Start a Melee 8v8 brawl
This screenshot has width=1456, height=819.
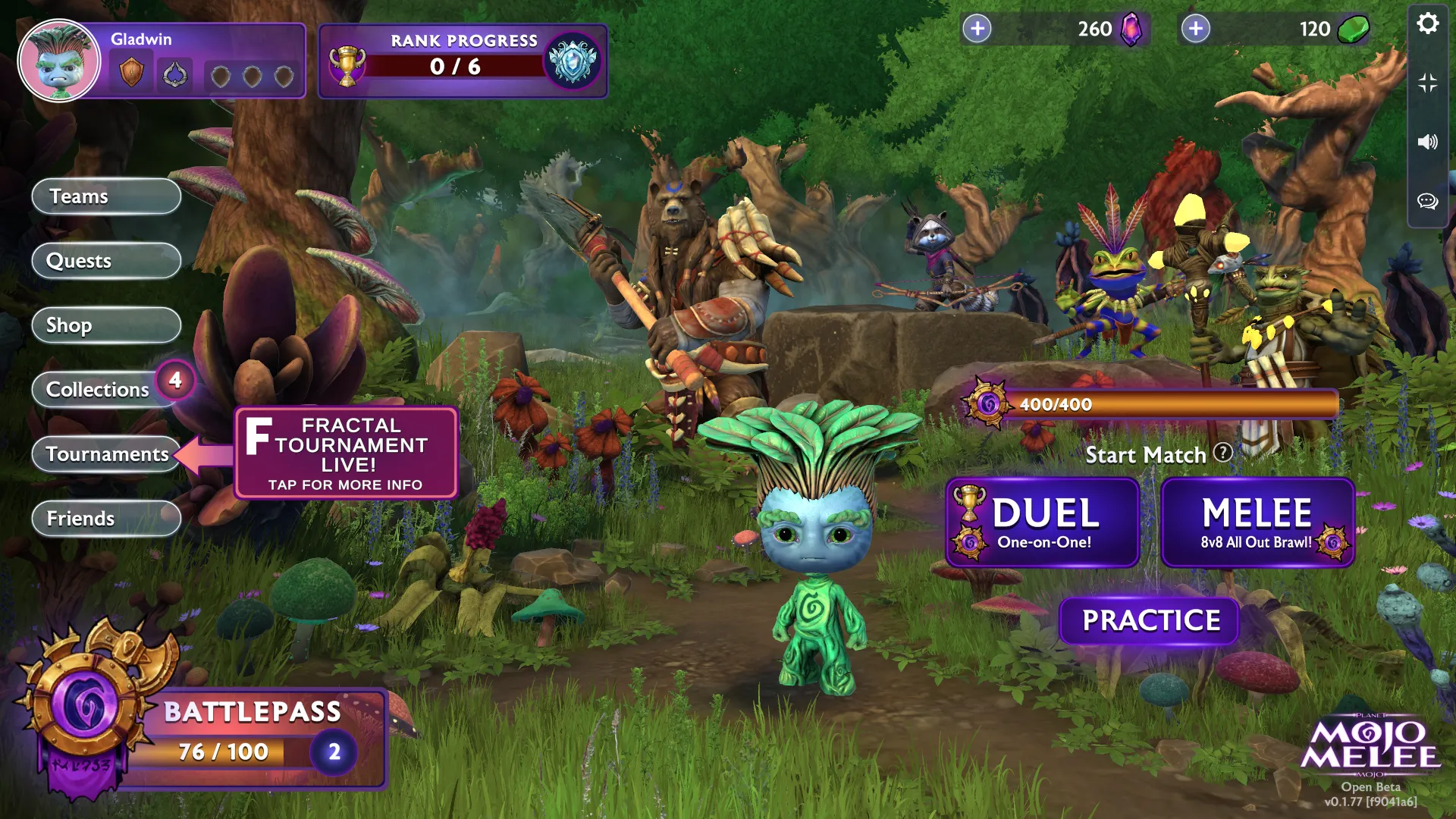tap(1257, 522)
